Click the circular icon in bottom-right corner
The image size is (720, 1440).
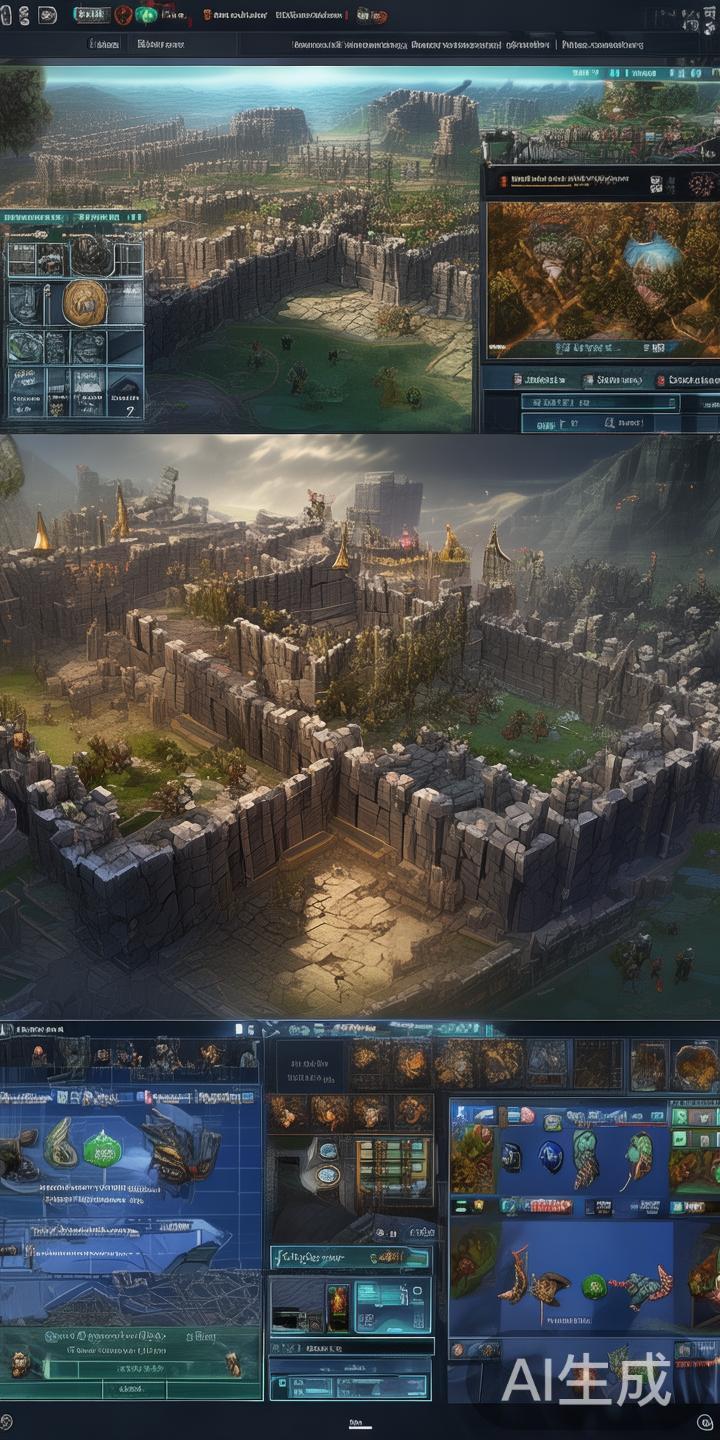[704, 1422]
